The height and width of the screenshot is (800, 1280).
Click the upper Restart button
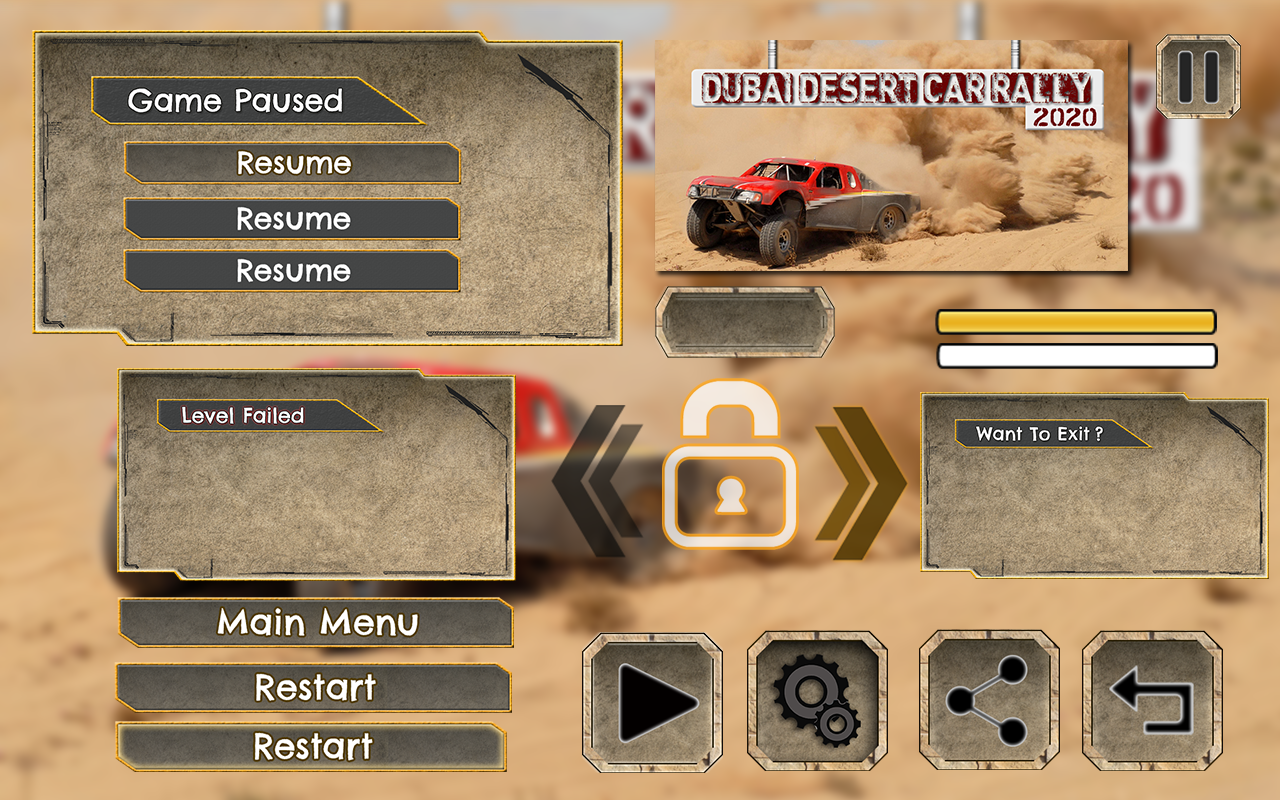click(316, 688)
